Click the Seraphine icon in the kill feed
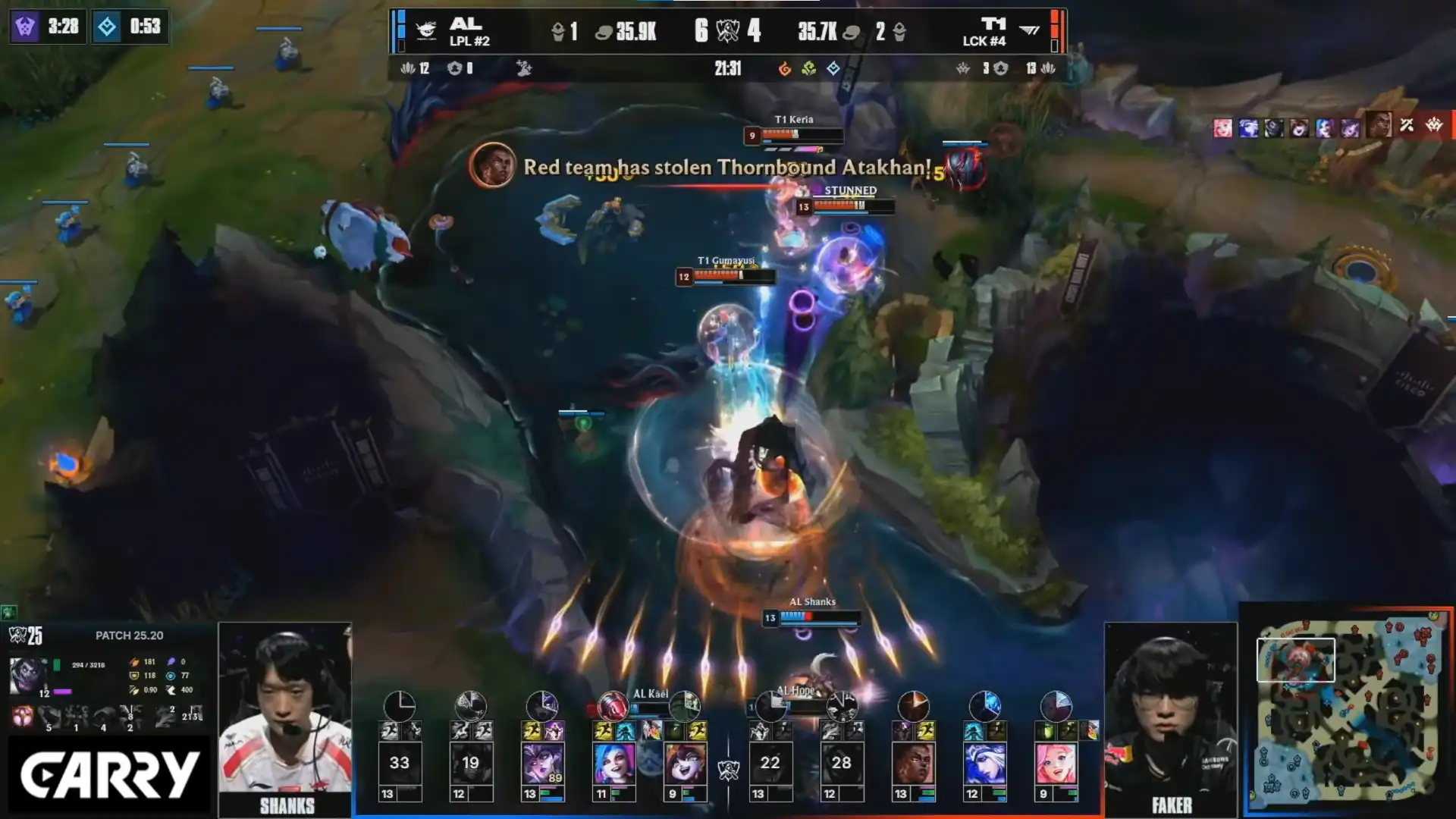Screen dimensions: 1456x819 tap(1222, 127)
